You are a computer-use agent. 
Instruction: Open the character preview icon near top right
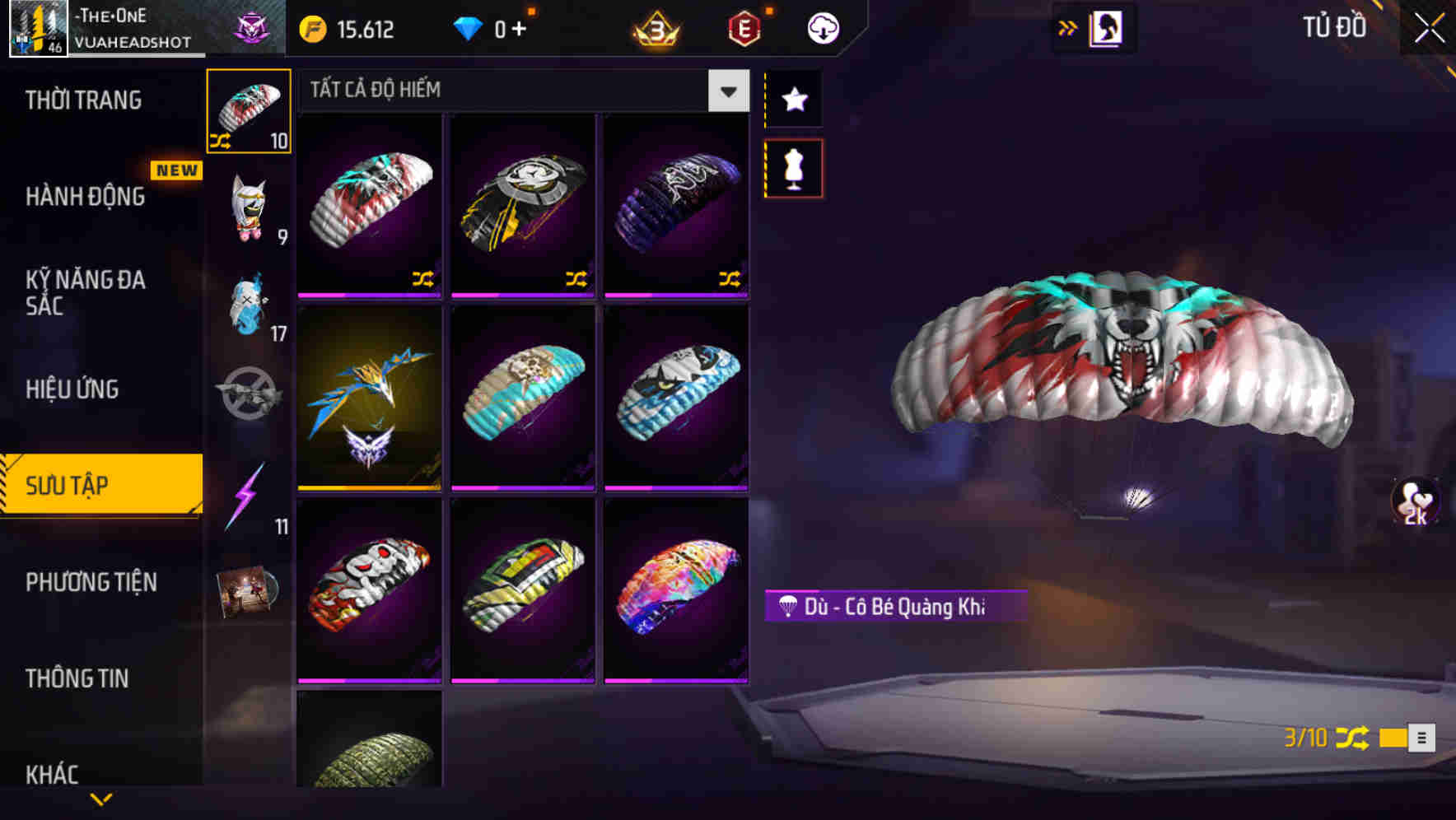(x=1105, y=27)
